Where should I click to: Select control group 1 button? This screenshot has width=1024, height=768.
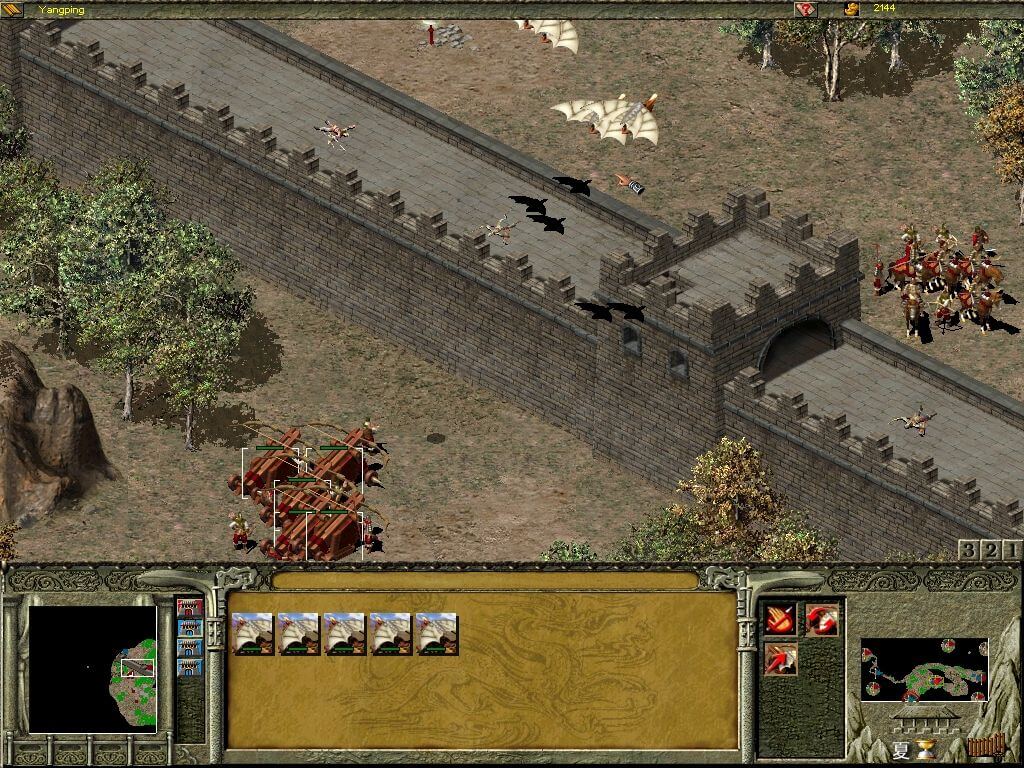coord(1011,550)
